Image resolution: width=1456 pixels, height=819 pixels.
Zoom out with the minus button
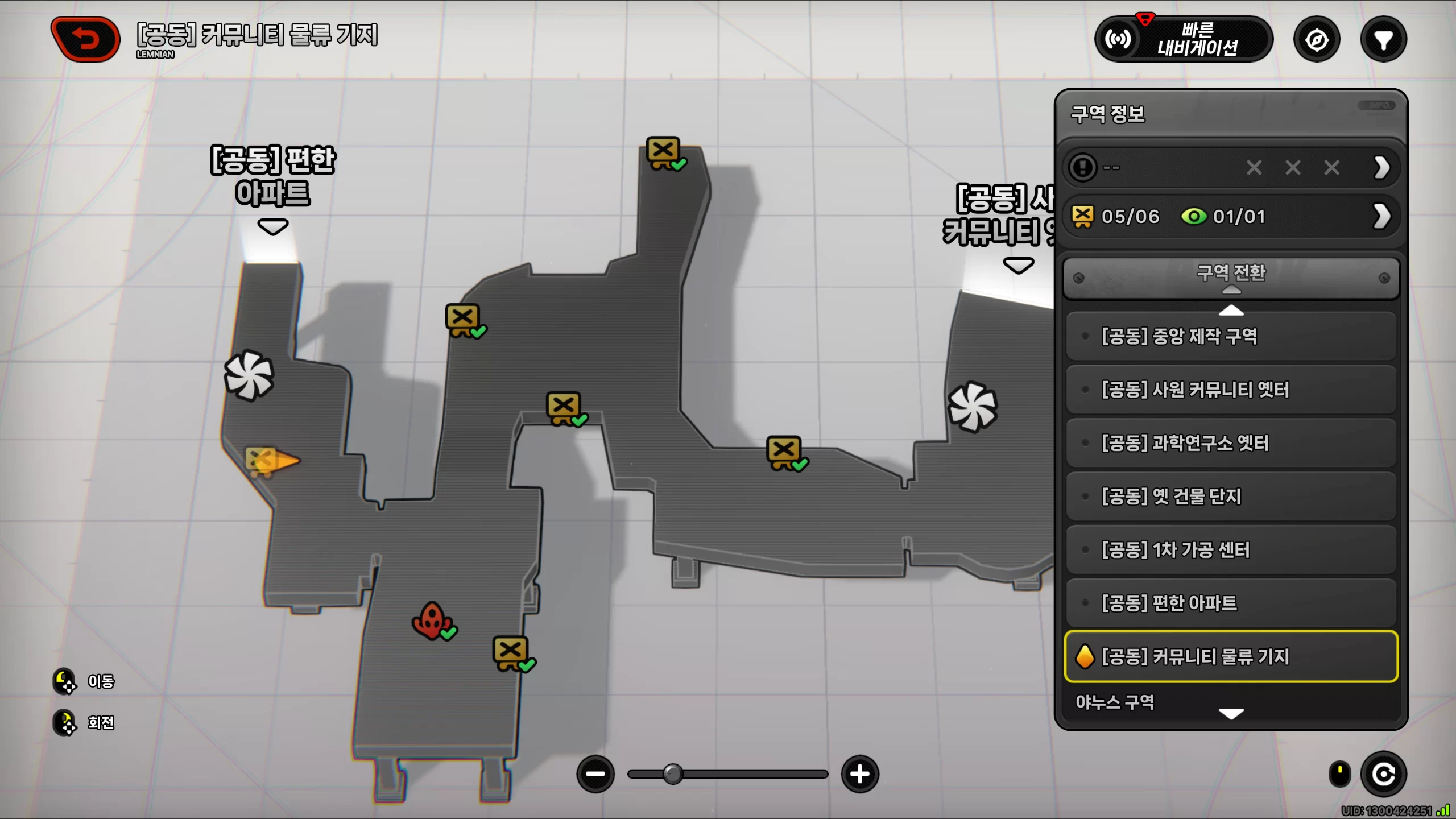click(x=595, y=774)
